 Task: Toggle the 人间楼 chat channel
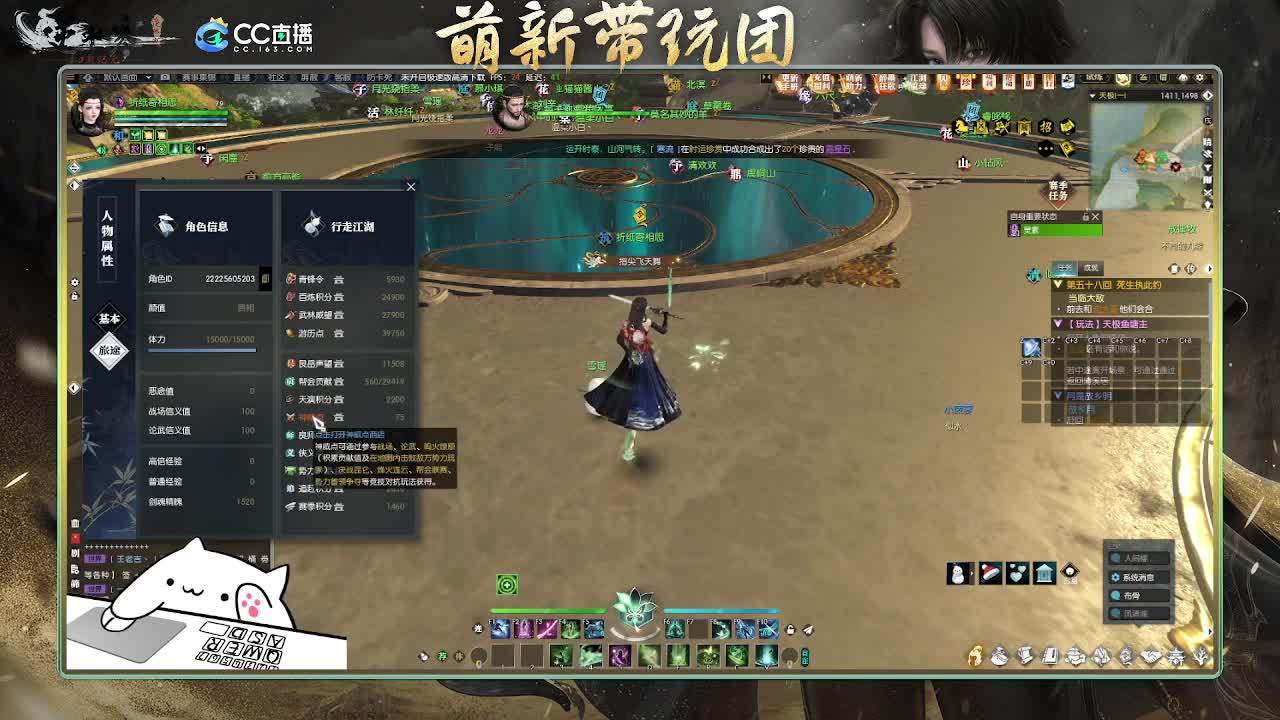[x=1137, y=558]
